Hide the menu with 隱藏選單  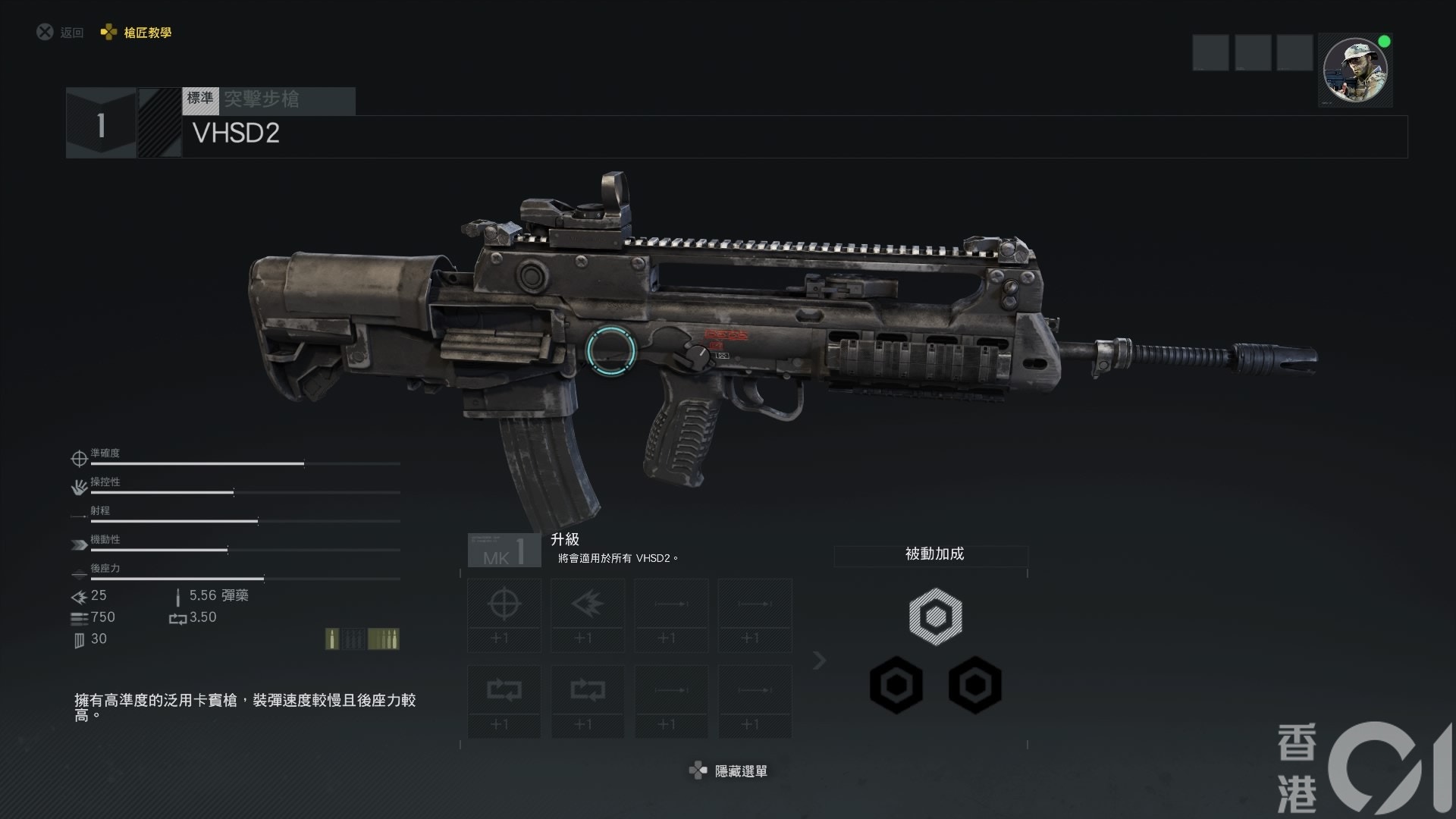coord(730,771)
